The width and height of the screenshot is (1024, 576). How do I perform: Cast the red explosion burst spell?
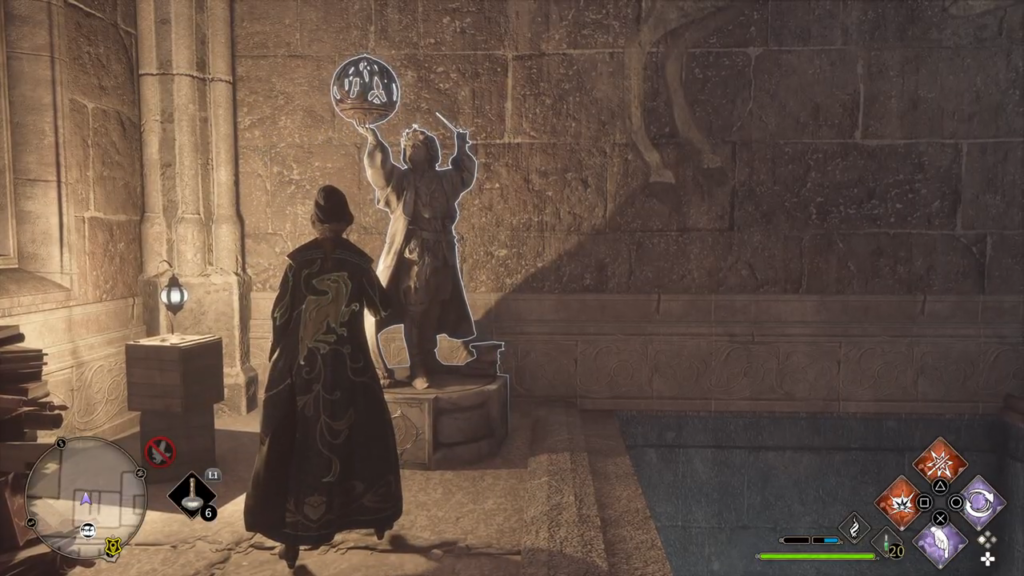tap(900, 501)
